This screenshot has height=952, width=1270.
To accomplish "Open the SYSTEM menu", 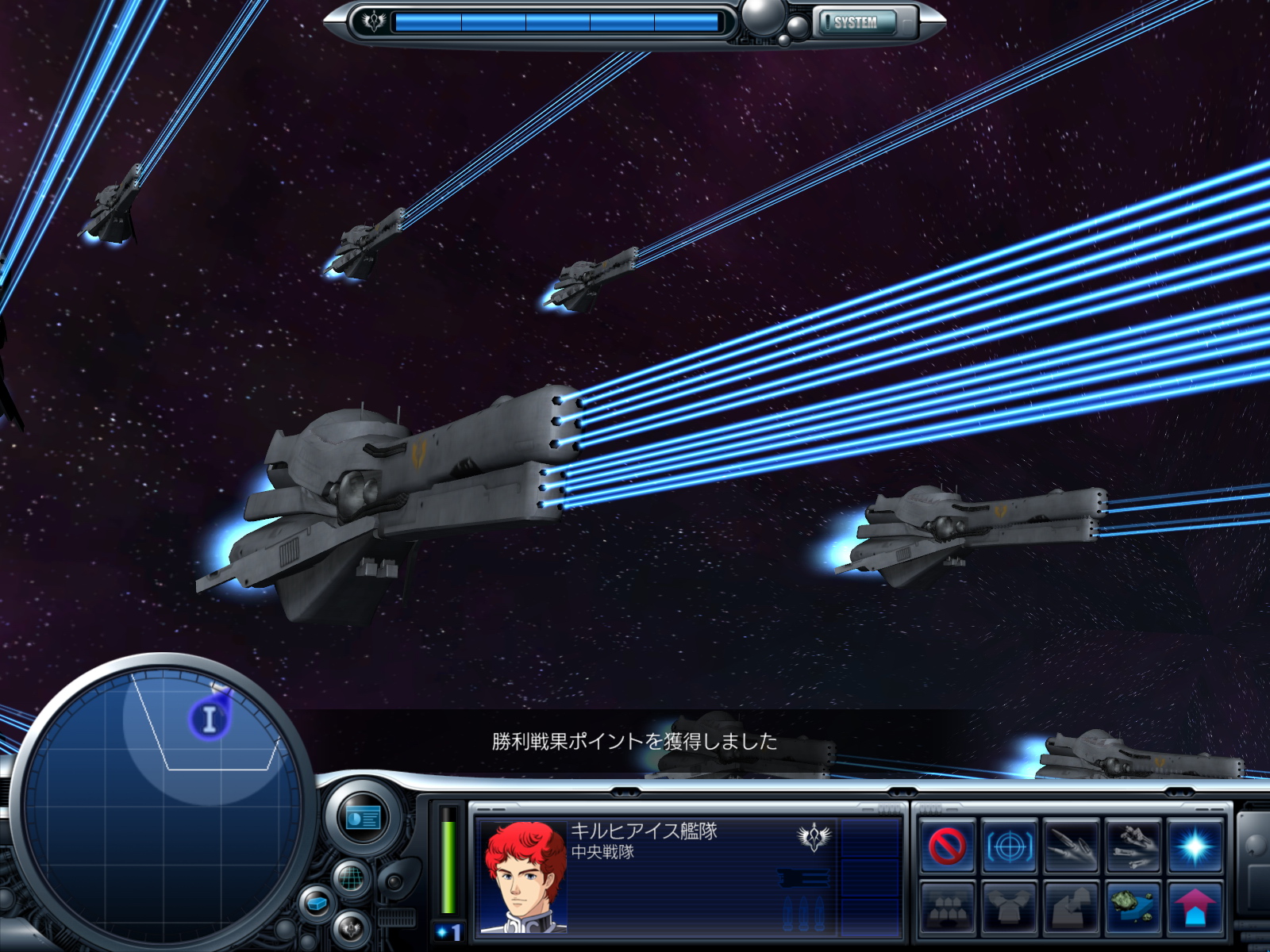I will (856, 22).
